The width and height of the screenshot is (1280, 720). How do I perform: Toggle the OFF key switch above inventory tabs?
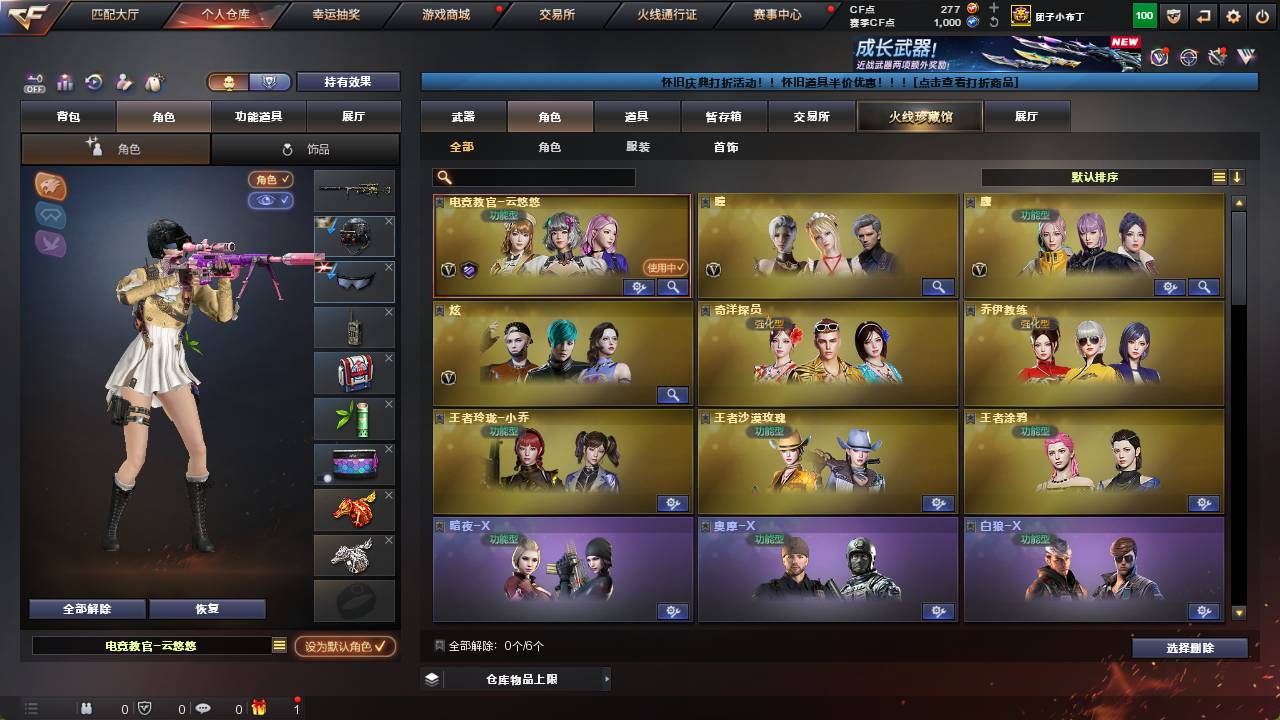[x=36, y=84]
